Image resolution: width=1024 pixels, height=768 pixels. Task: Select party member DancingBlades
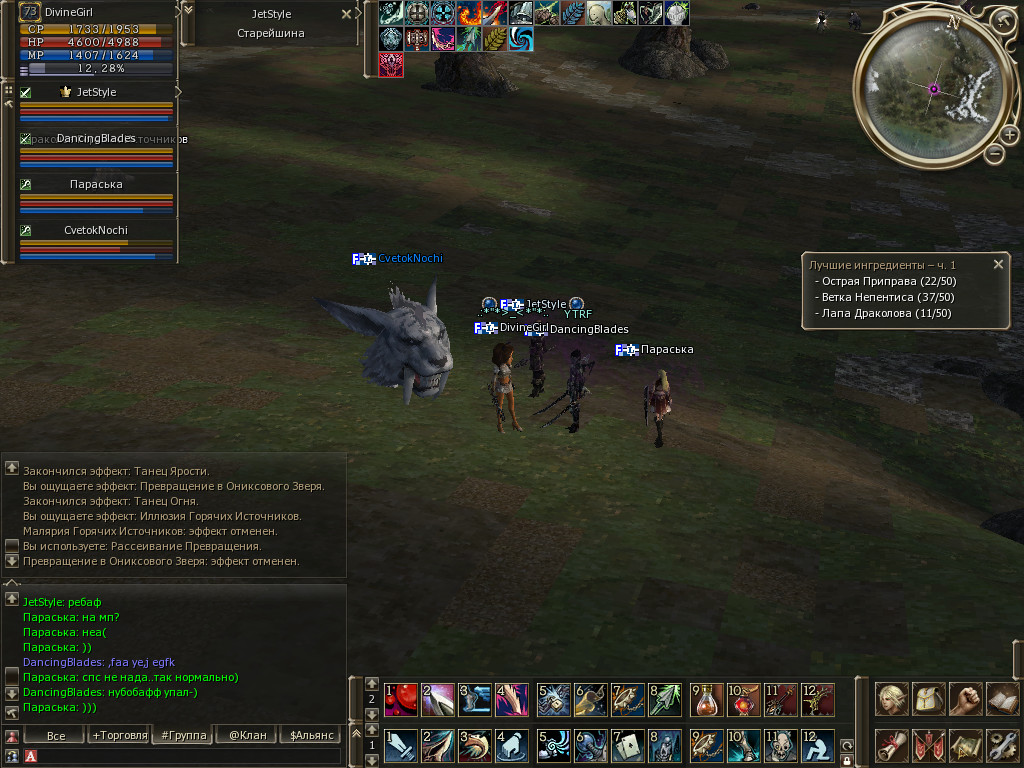point(96,138)
